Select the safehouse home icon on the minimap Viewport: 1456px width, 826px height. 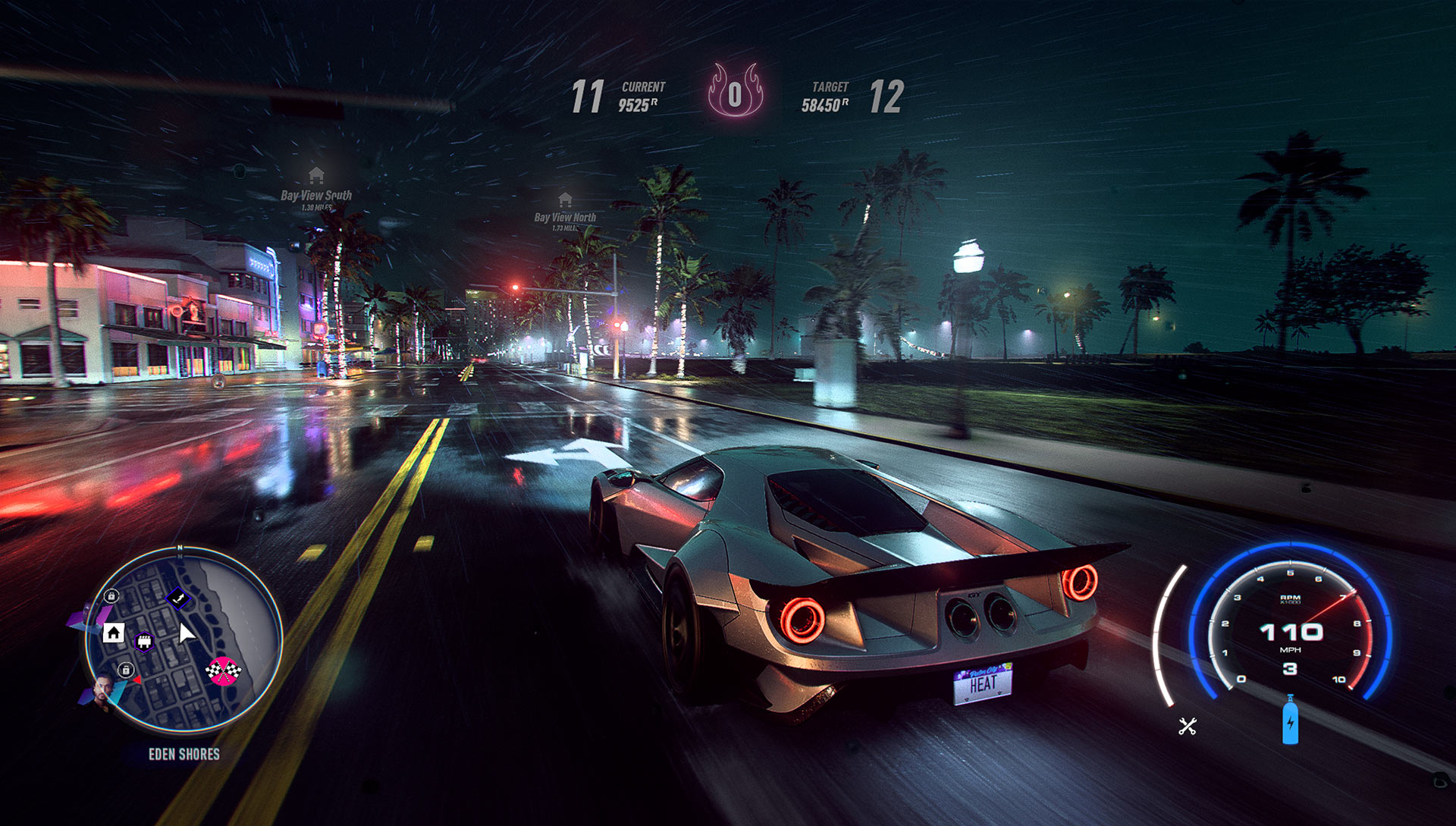click(x=115, y=633)
